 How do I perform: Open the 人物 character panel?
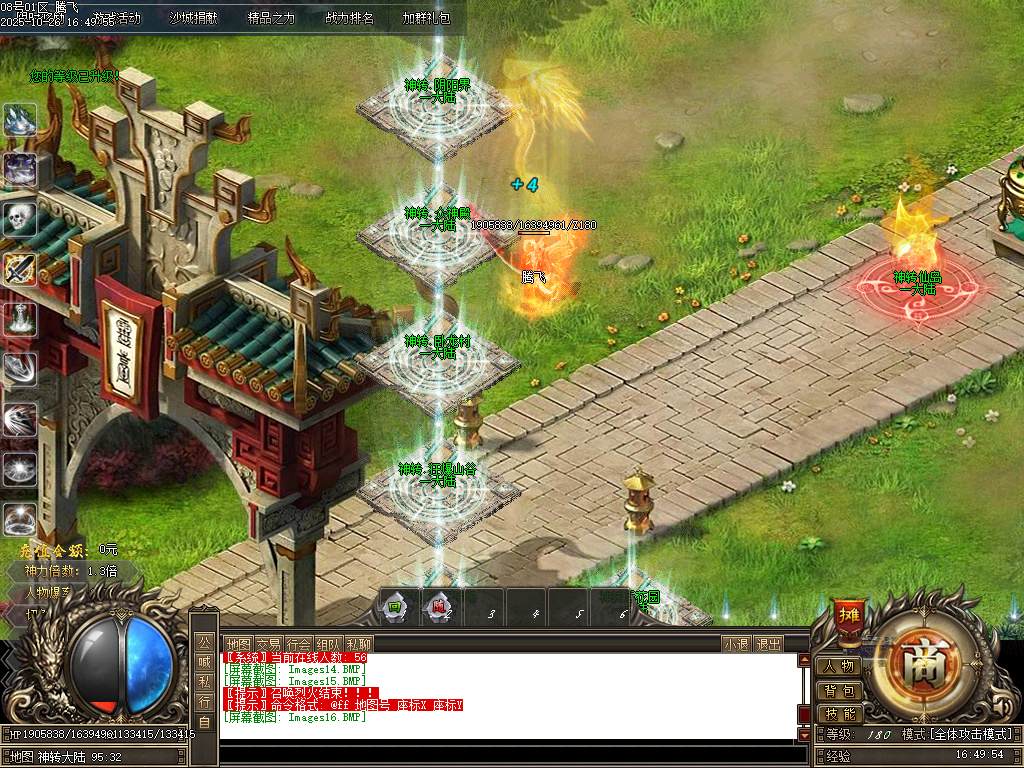(x=838, y=666)
